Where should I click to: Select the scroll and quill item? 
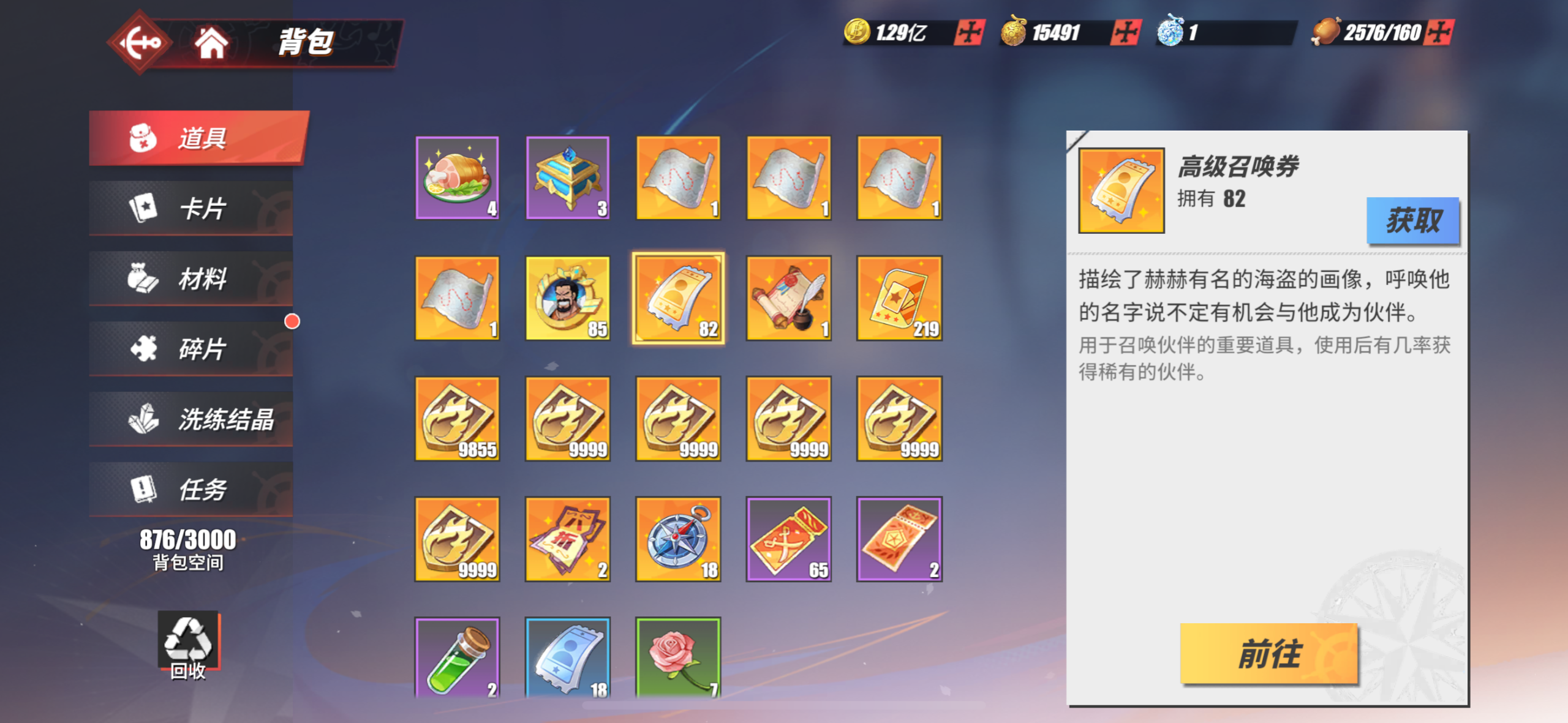(789, 298)
